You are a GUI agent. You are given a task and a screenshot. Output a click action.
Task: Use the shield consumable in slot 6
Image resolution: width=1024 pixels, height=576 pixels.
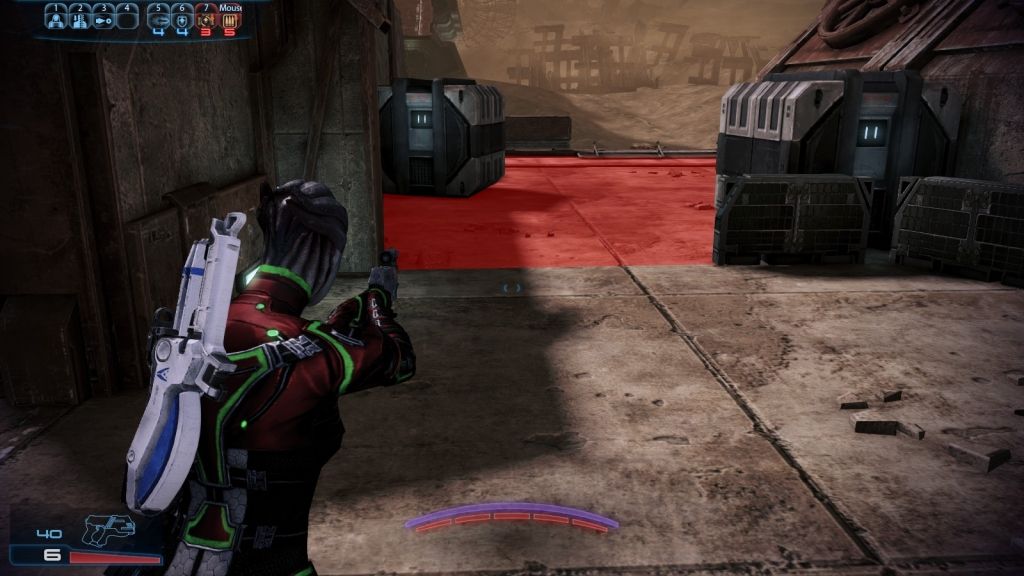183,18
